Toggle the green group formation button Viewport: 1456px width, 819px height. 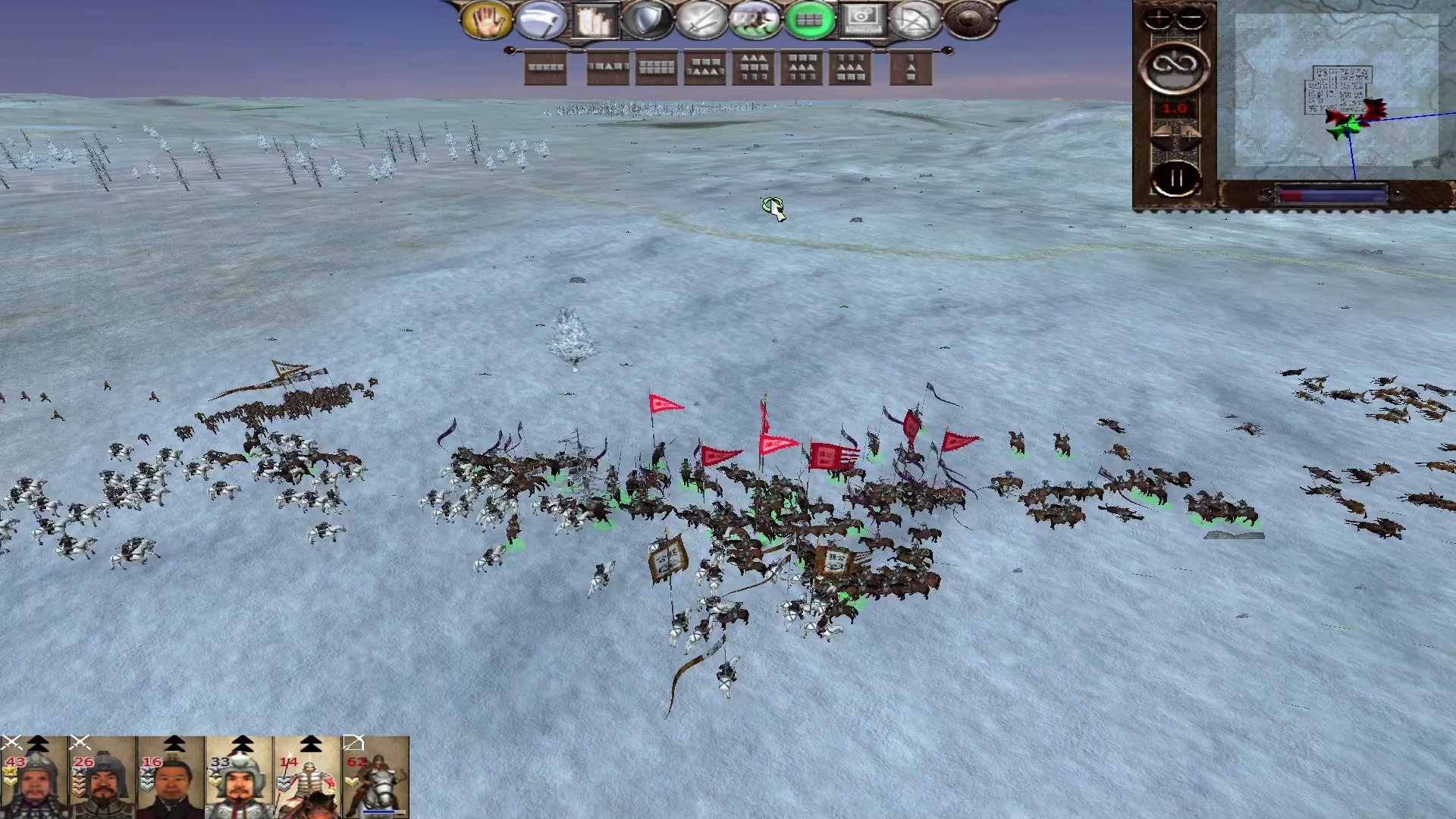[x=809, y=20]
